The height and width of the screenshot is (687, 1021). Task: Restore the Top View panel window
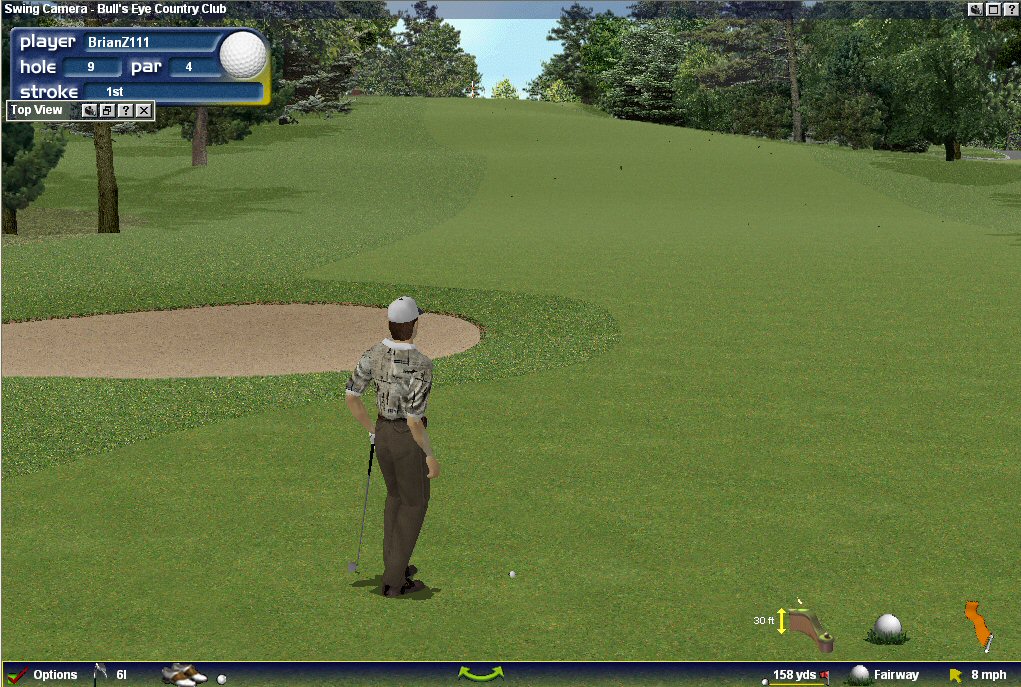[108, 110]
